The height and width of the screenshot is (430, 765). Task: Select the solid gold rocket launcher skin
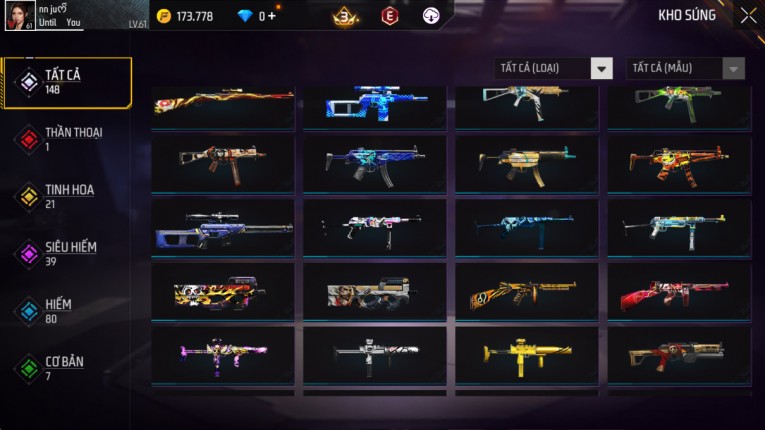click(527, 354)
